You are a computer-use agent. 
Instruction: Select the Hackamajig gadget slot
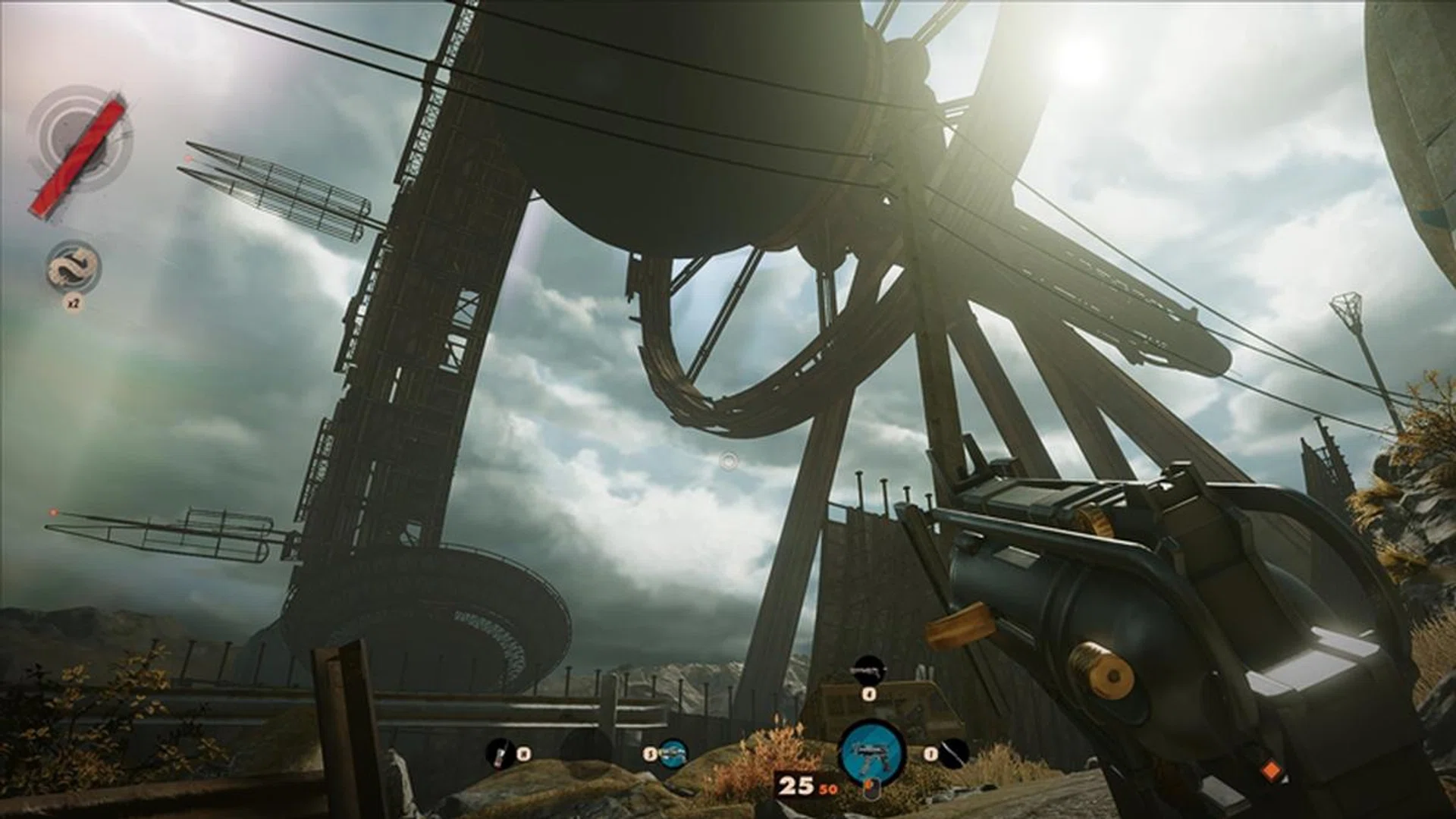499,753
